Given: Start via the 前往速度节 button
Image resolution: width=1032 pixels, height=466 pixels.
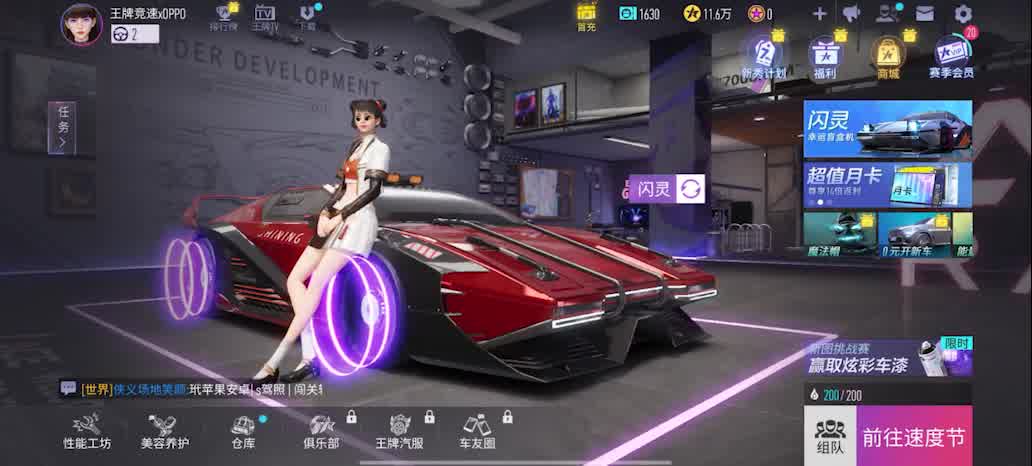Looking at the screenshot, I should coord(913,436).
